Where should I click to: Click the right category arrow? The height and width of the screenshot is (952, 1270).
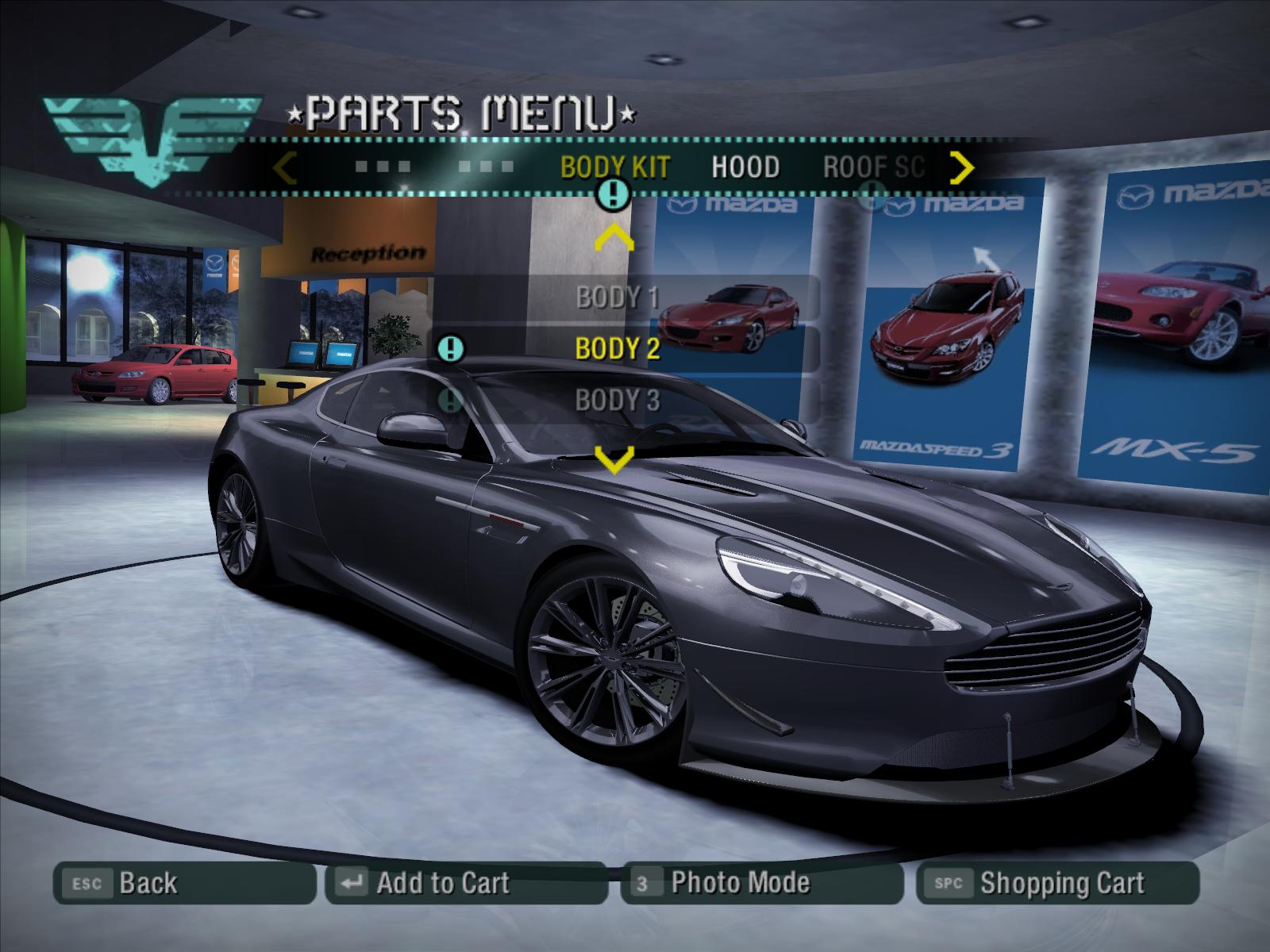click(962, 167)
